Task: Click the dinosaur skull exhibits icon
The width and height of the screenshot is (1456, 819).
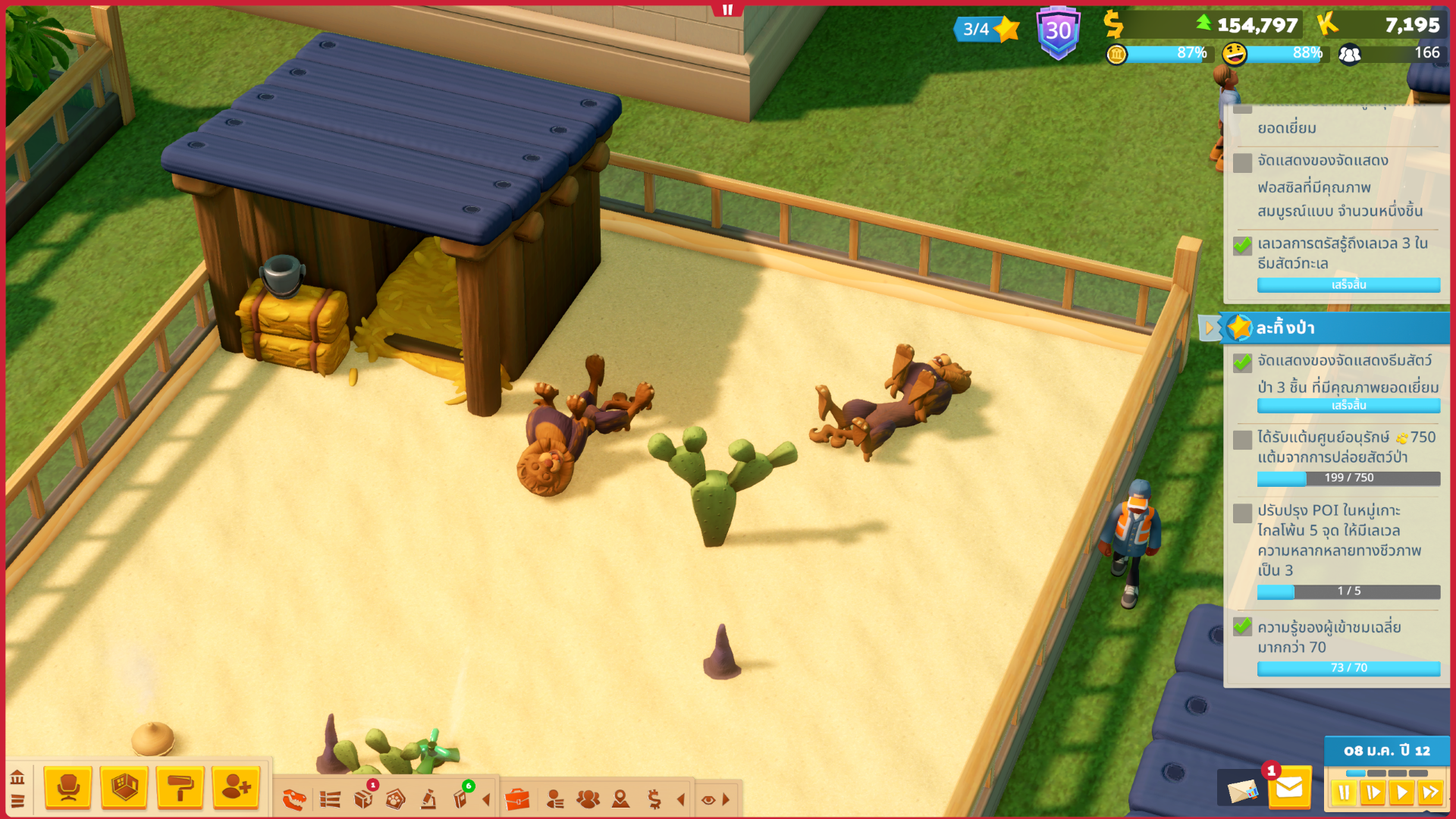Action: click(x=294, y=799)
